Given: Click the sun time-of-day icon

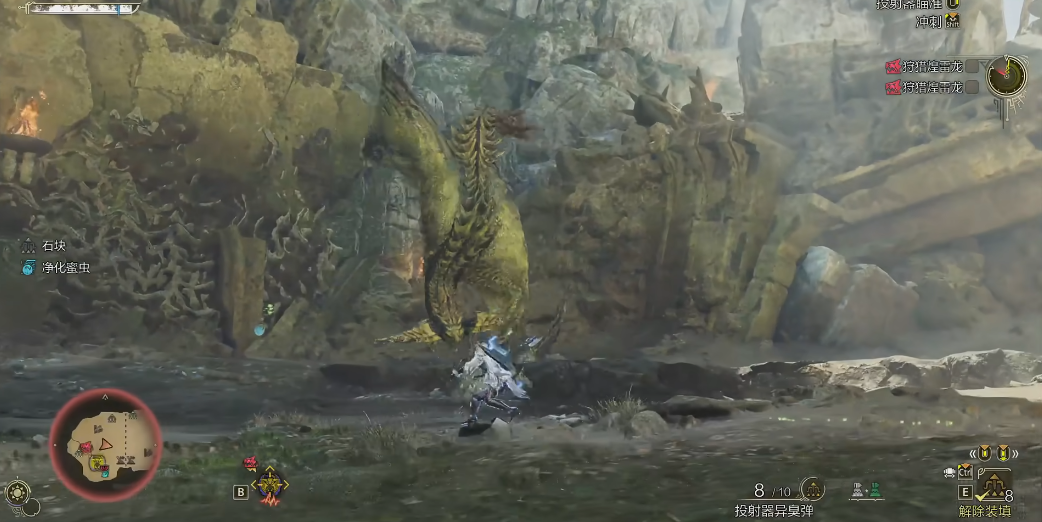Looking at the screenshot, I should 17,493.
